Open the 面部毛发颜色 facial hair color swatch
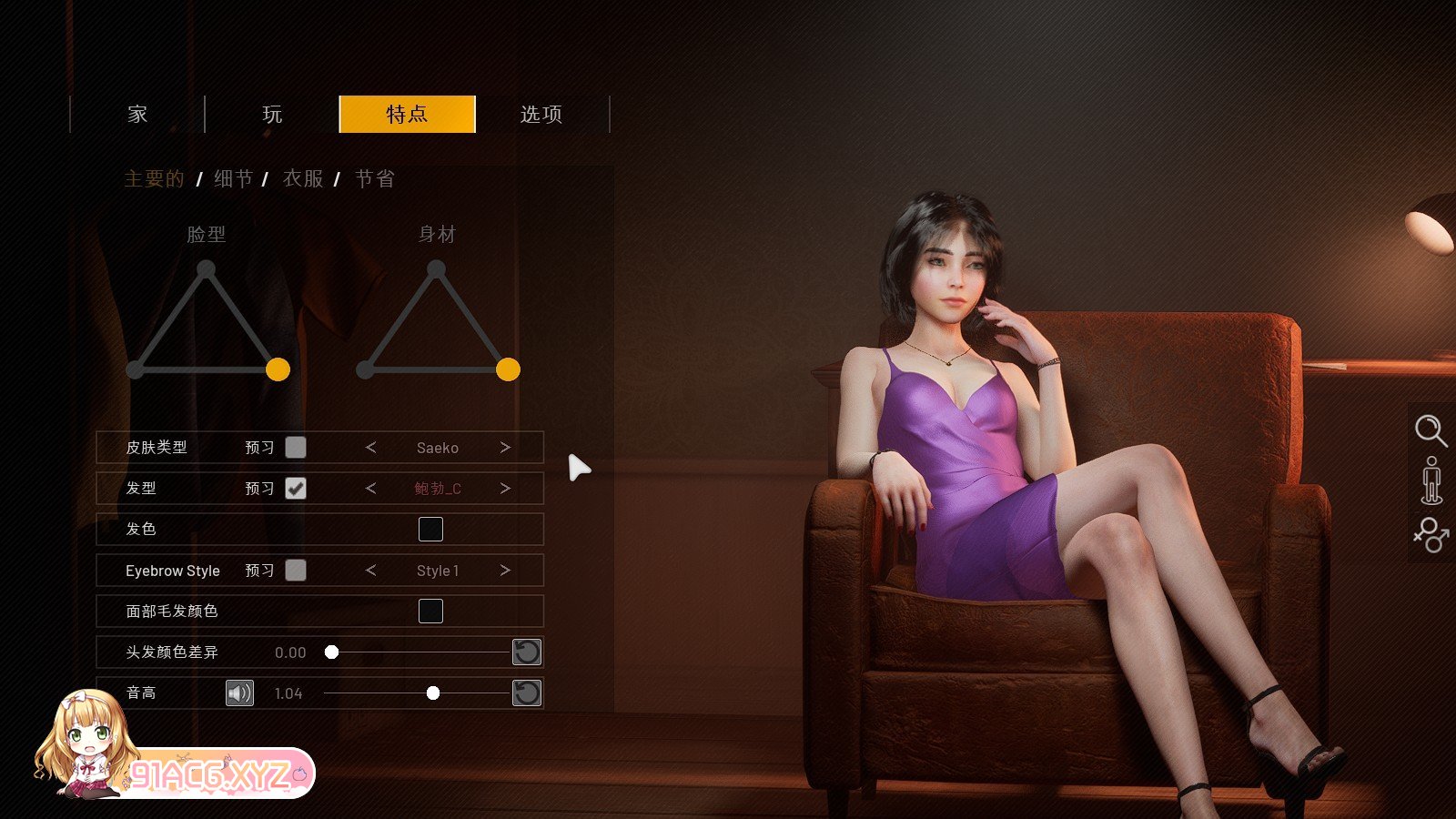This screenshot has width=1456, height=819. 430,612
